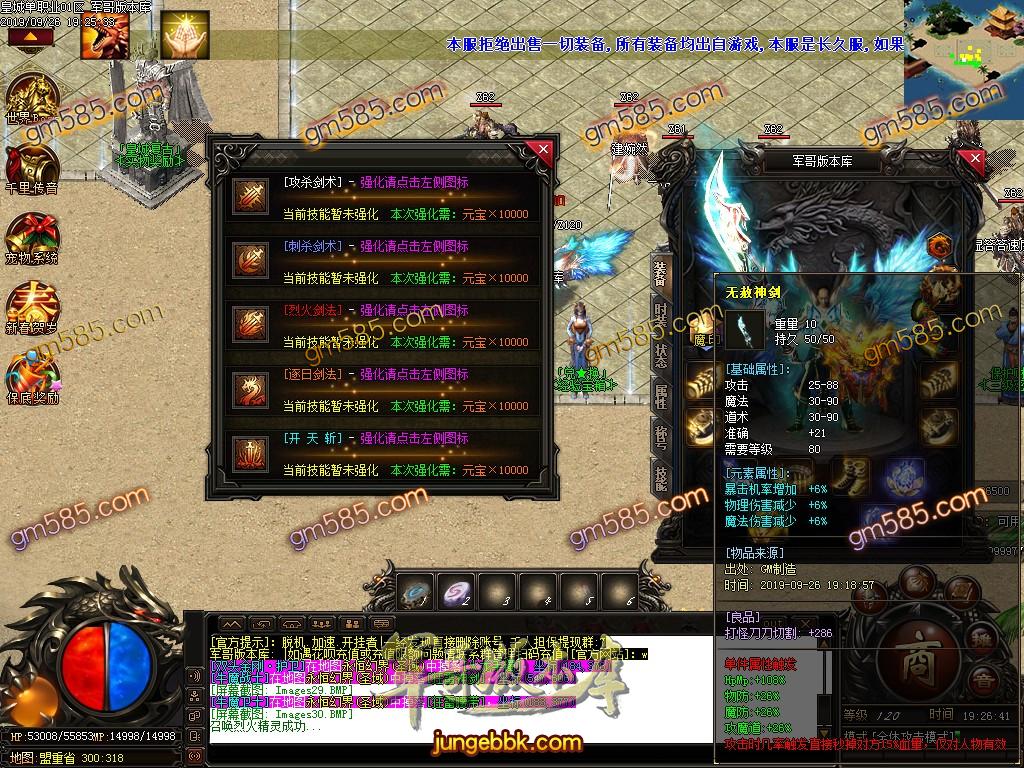The image size is (1024, 768).
Task: Open the 新春贺岁 event icon
Action: tap(32, 307)
